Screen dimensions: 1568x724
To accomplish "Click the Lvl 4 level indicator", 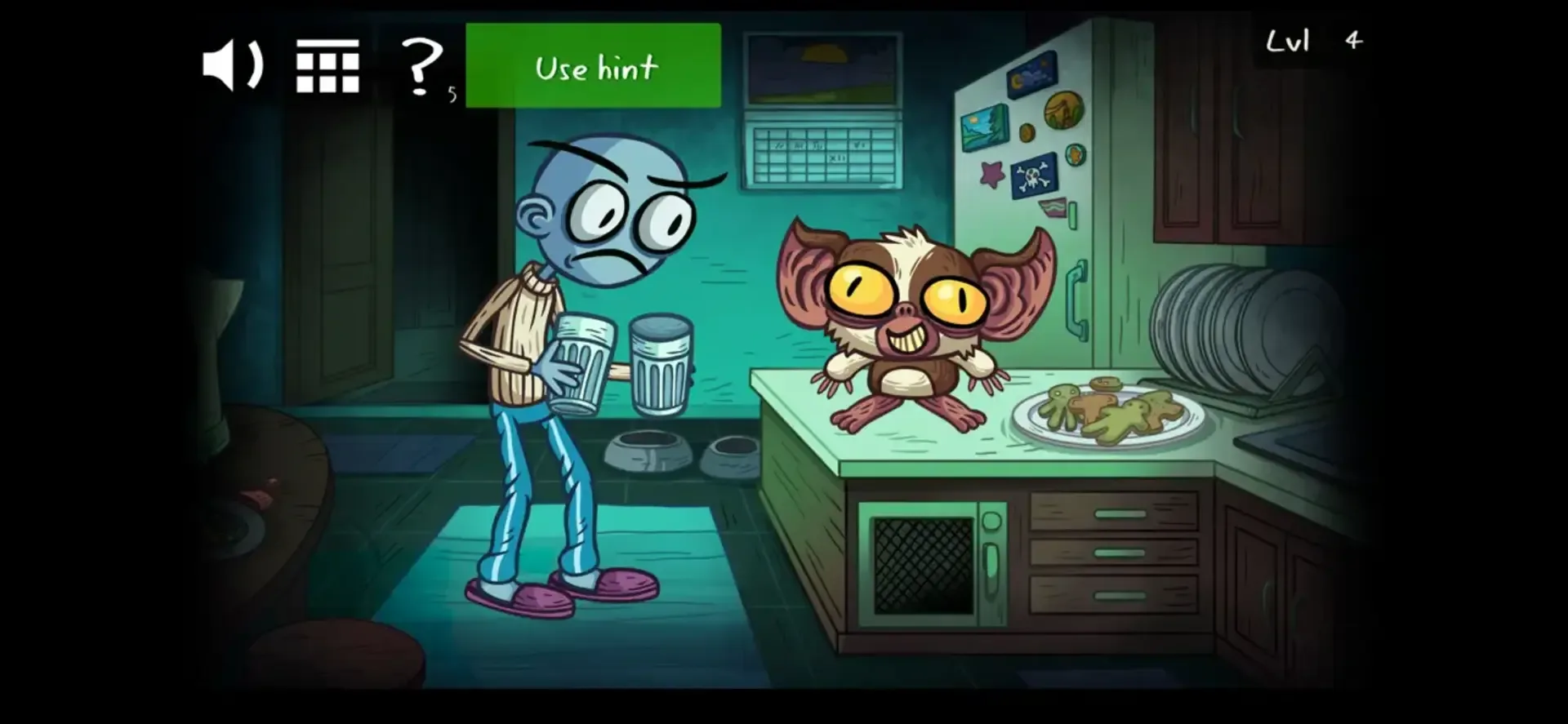I will click(1307, 39).
